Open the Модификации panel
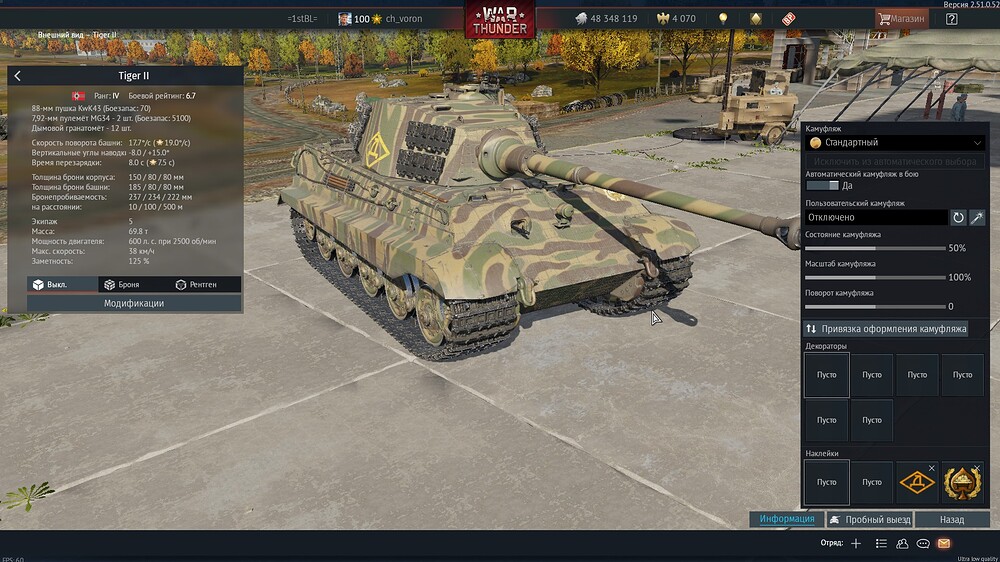This screenshot has height=562, width=1000. tap(134, 303)
